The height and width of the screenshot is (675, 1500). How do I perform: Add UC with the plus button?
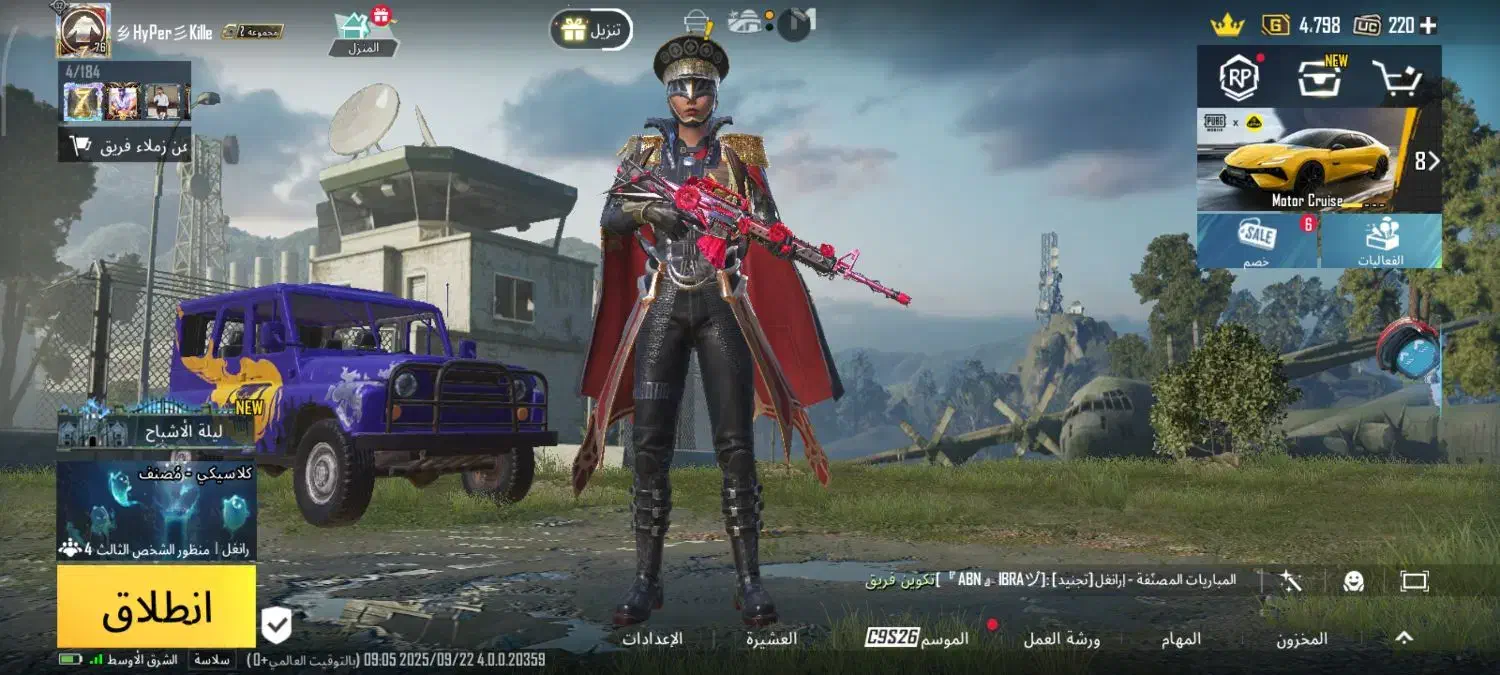(1428, 25)
